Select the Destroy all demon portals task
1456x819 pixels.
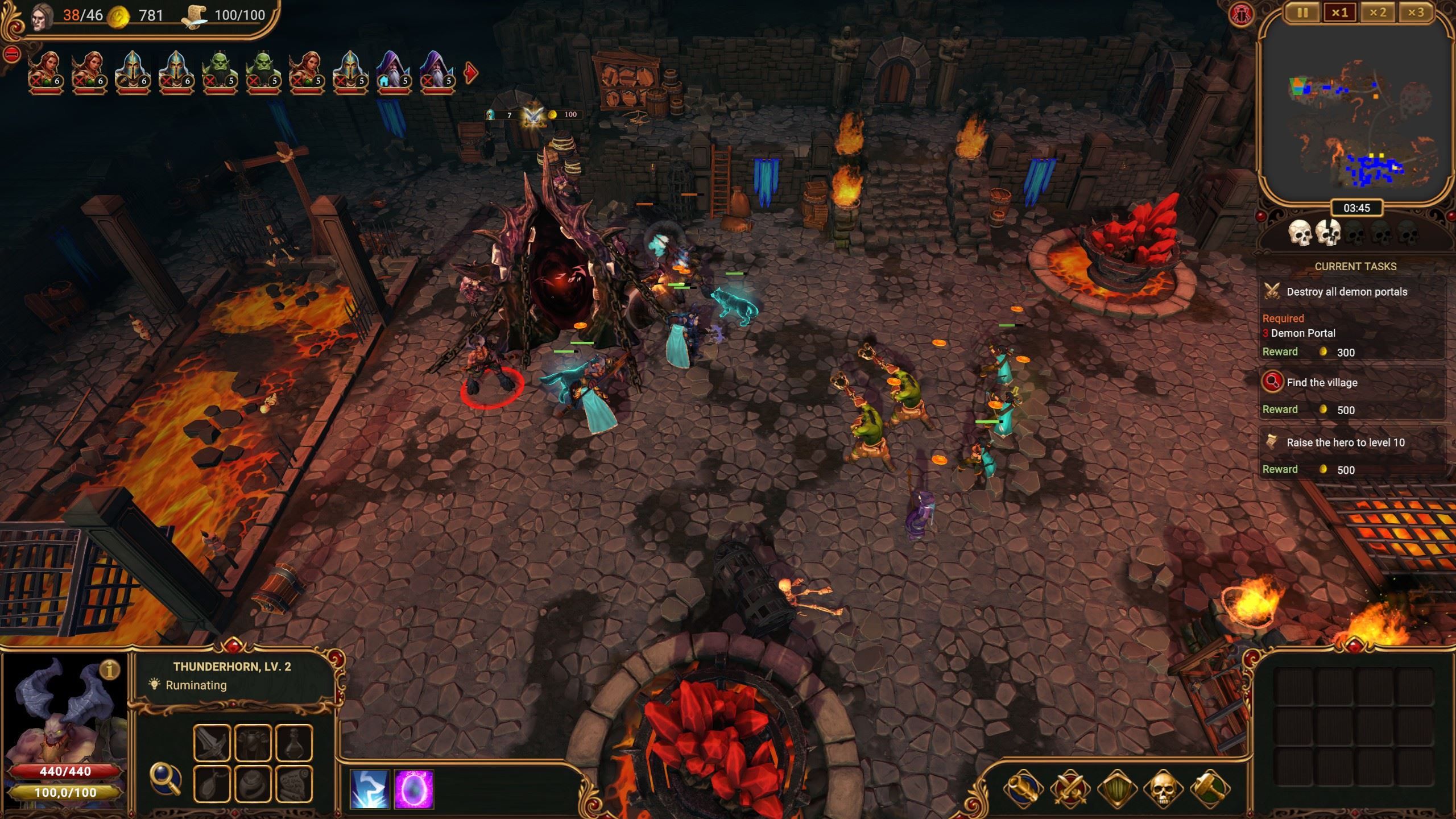pos(1346,292)
